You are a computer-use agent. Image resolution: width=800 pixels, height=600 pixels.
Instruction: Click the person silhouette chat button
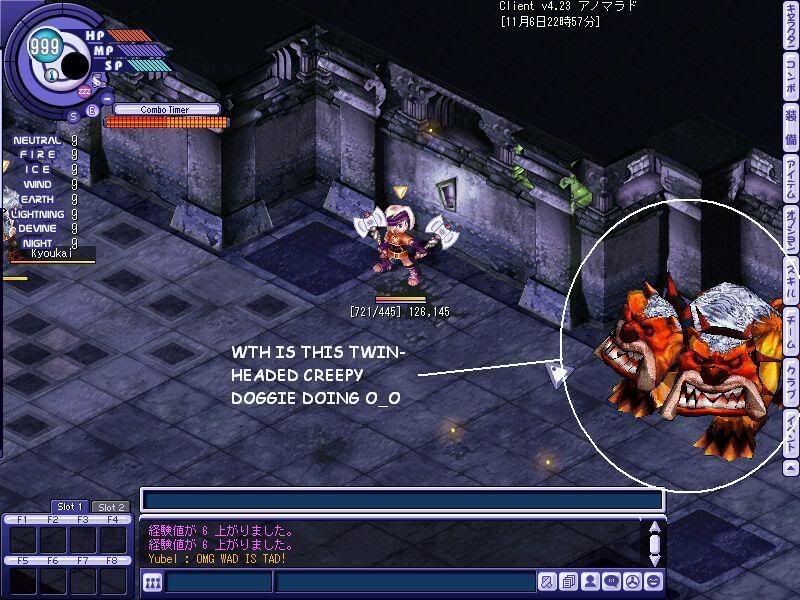coord(590,582)
